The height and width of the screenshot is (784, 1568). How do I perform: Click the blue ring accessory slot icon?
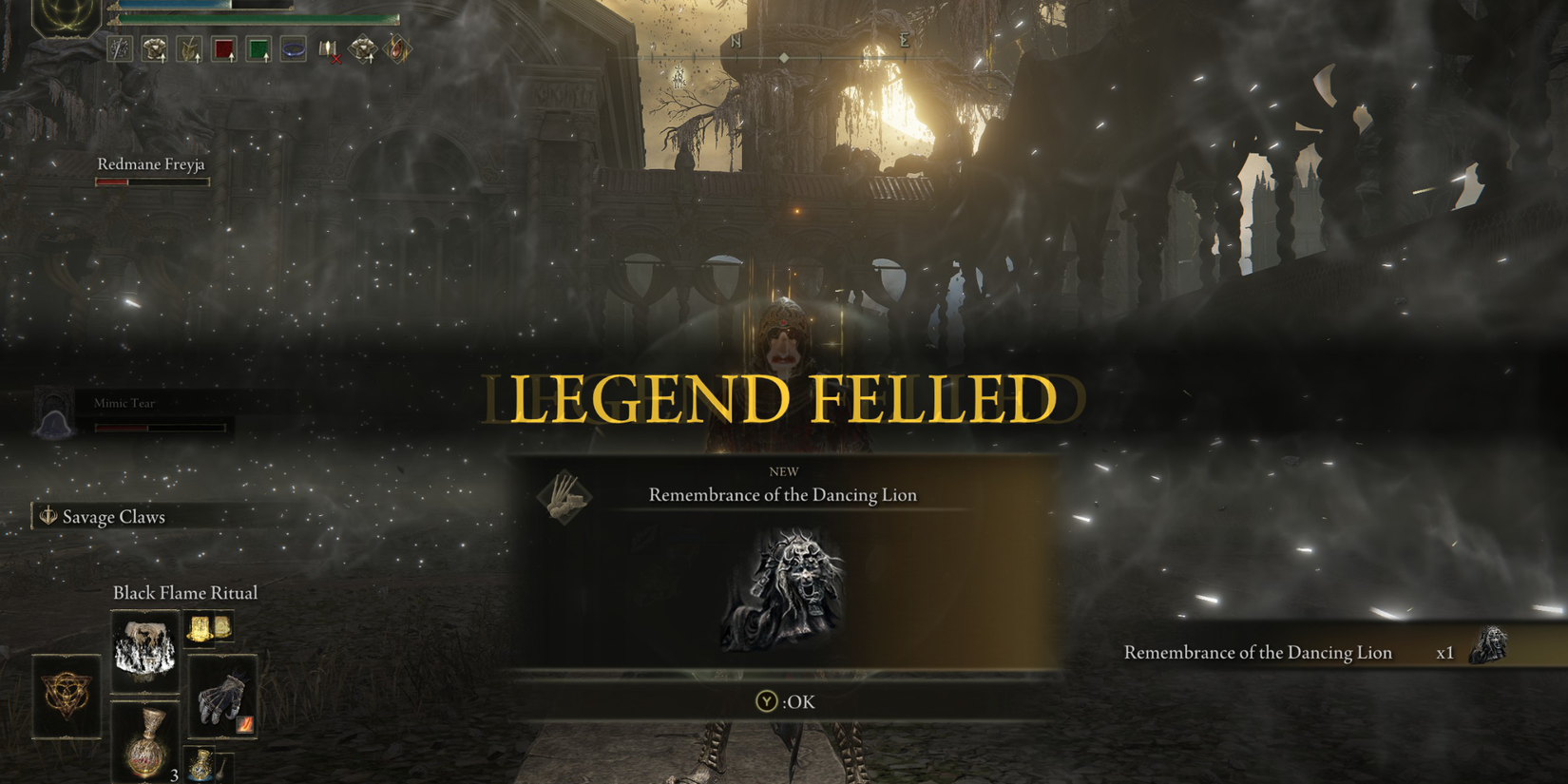pyautogui.click(x=293, y=48)
